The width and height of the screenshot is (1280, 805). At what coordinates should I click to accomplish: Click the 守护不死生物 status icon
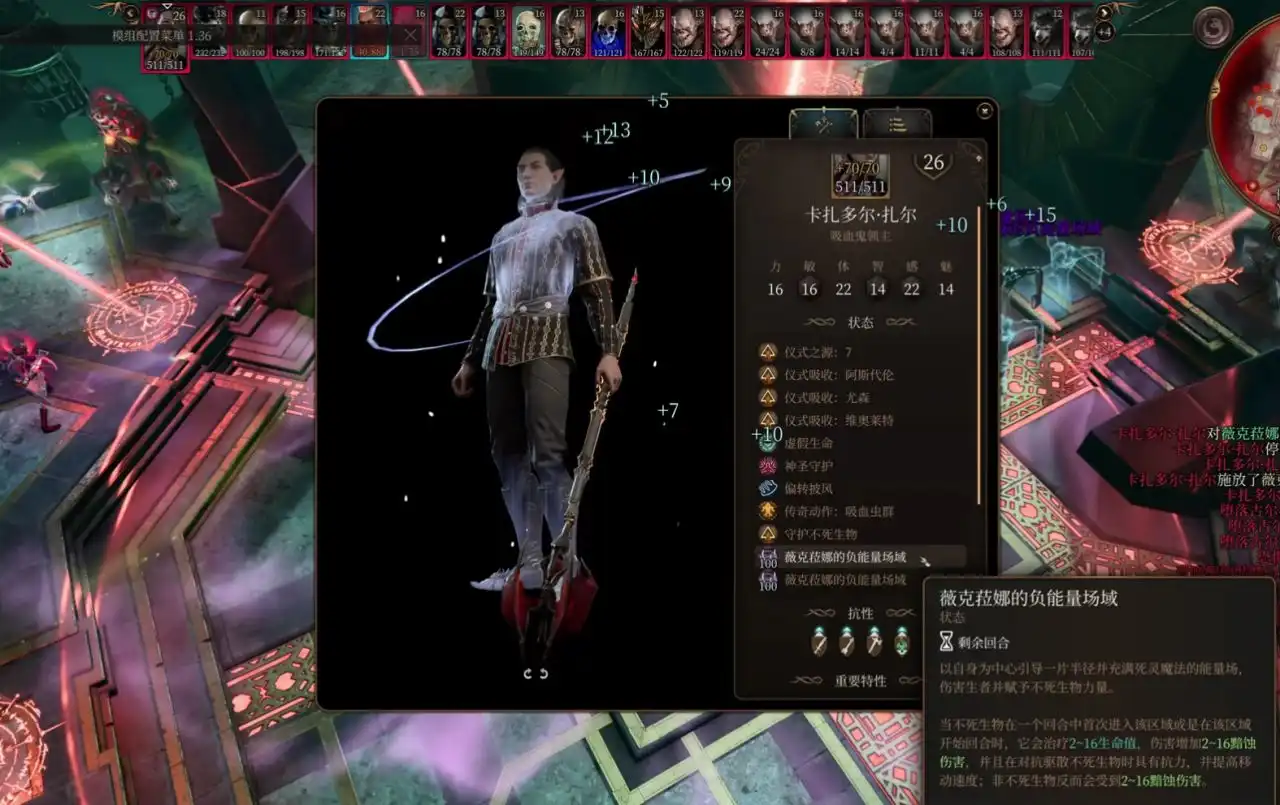point(766,533)
